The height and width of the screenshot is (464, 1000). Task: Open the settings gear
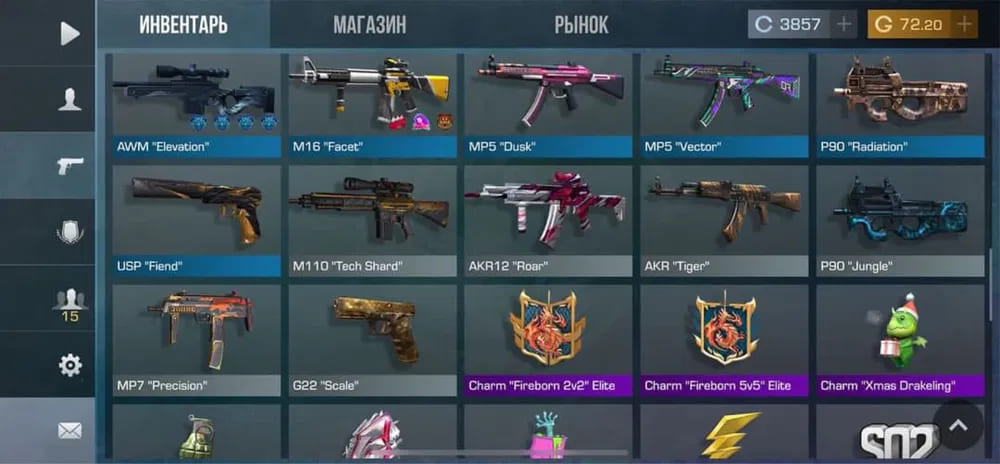point(69,365)
